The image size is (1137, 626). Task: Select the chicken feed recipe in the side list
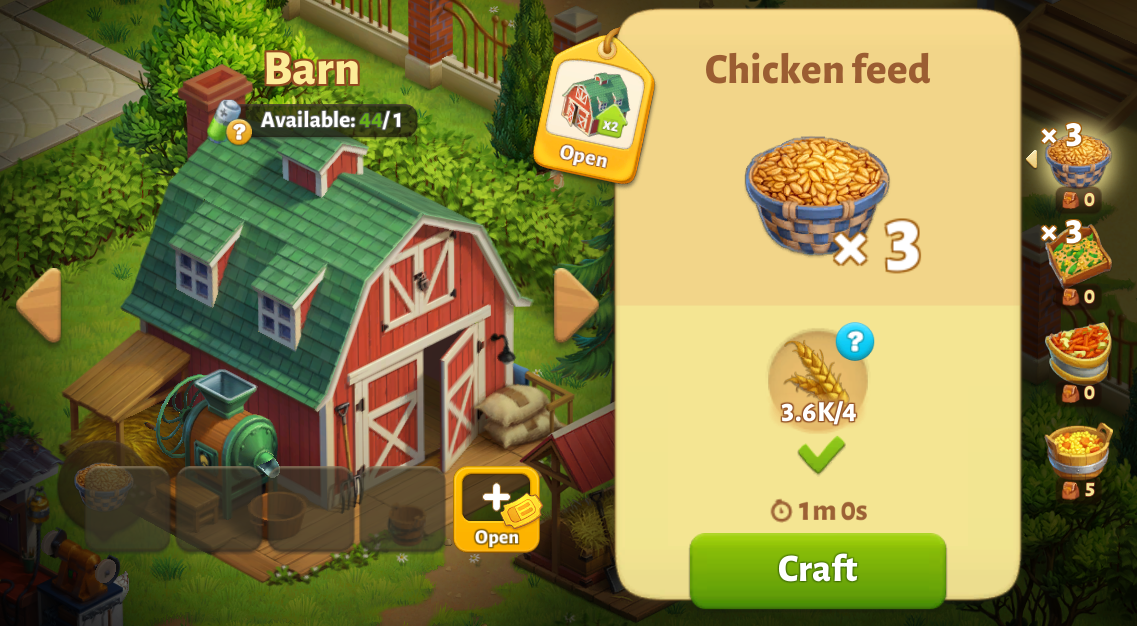(x=1077, y=160)
